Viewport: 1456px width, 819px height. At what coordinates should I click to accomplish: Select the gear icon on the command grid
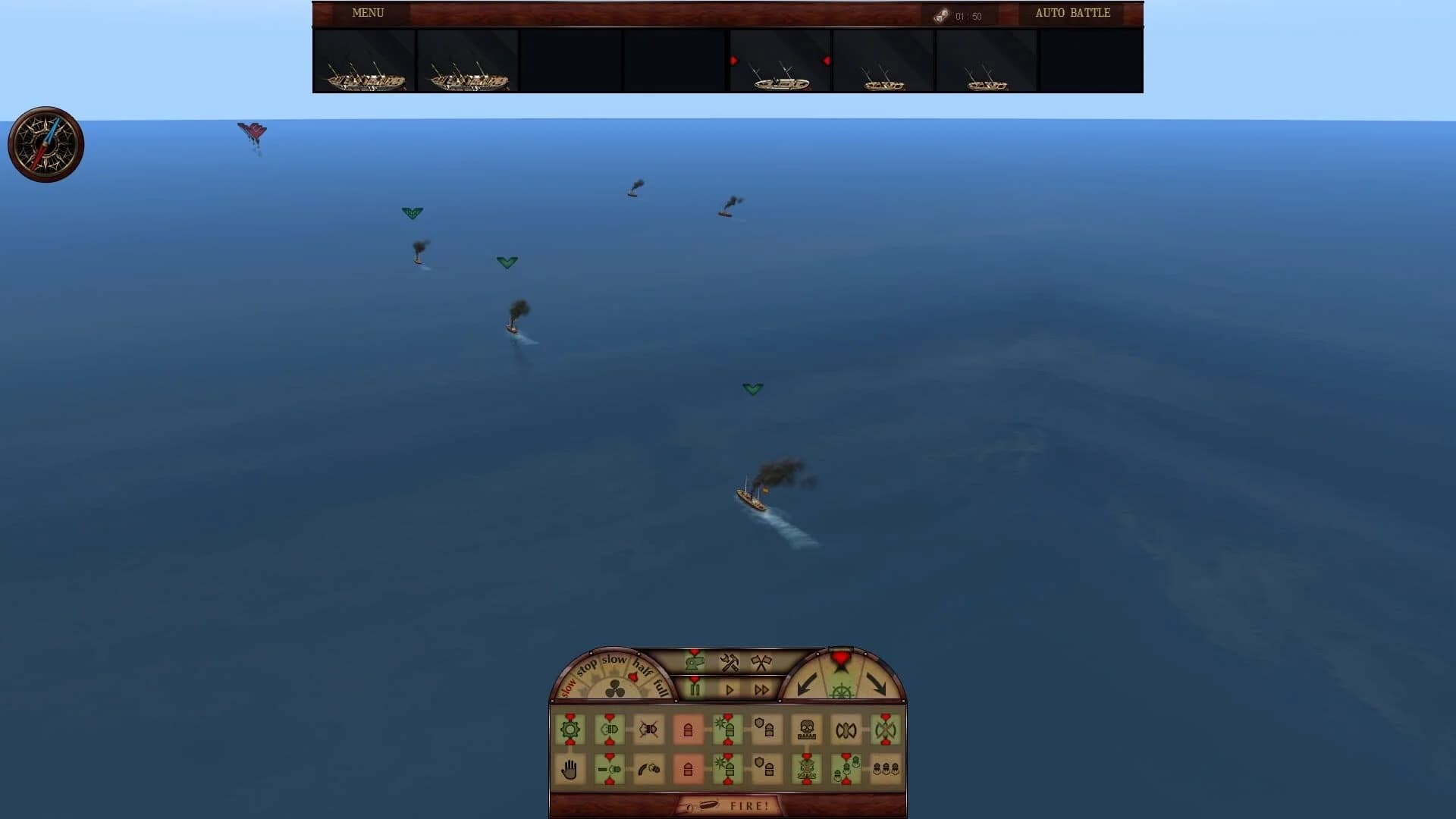570,729
